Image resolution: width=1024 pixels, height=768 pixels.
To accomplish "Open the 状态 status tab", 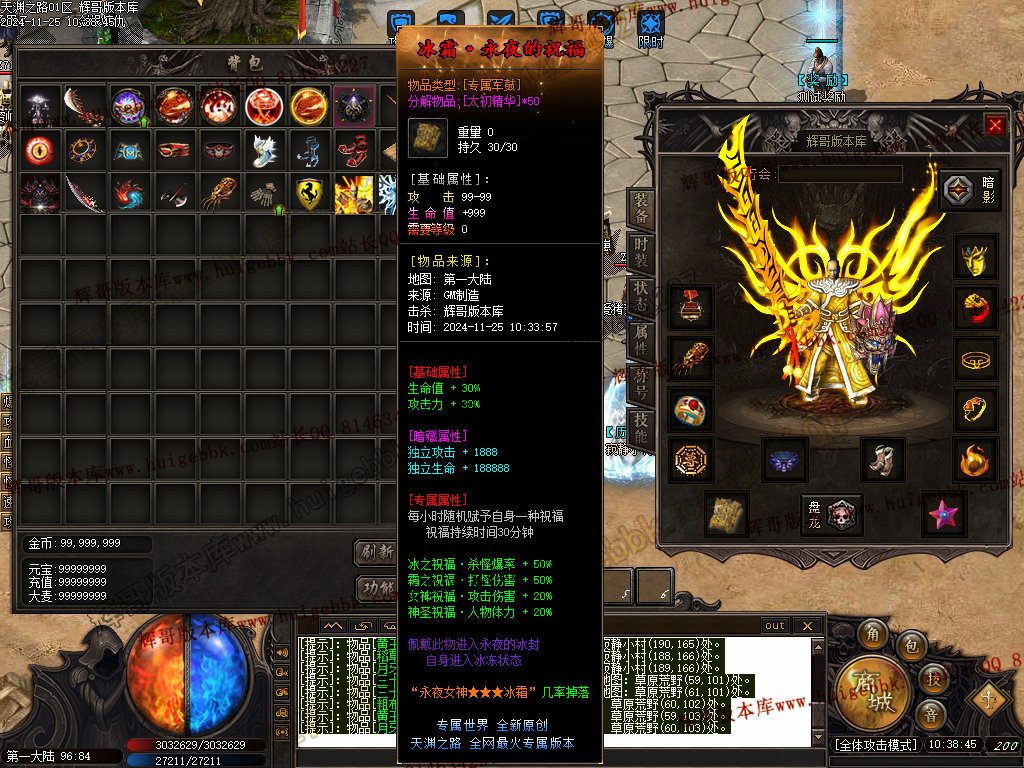I will [641, 294].
